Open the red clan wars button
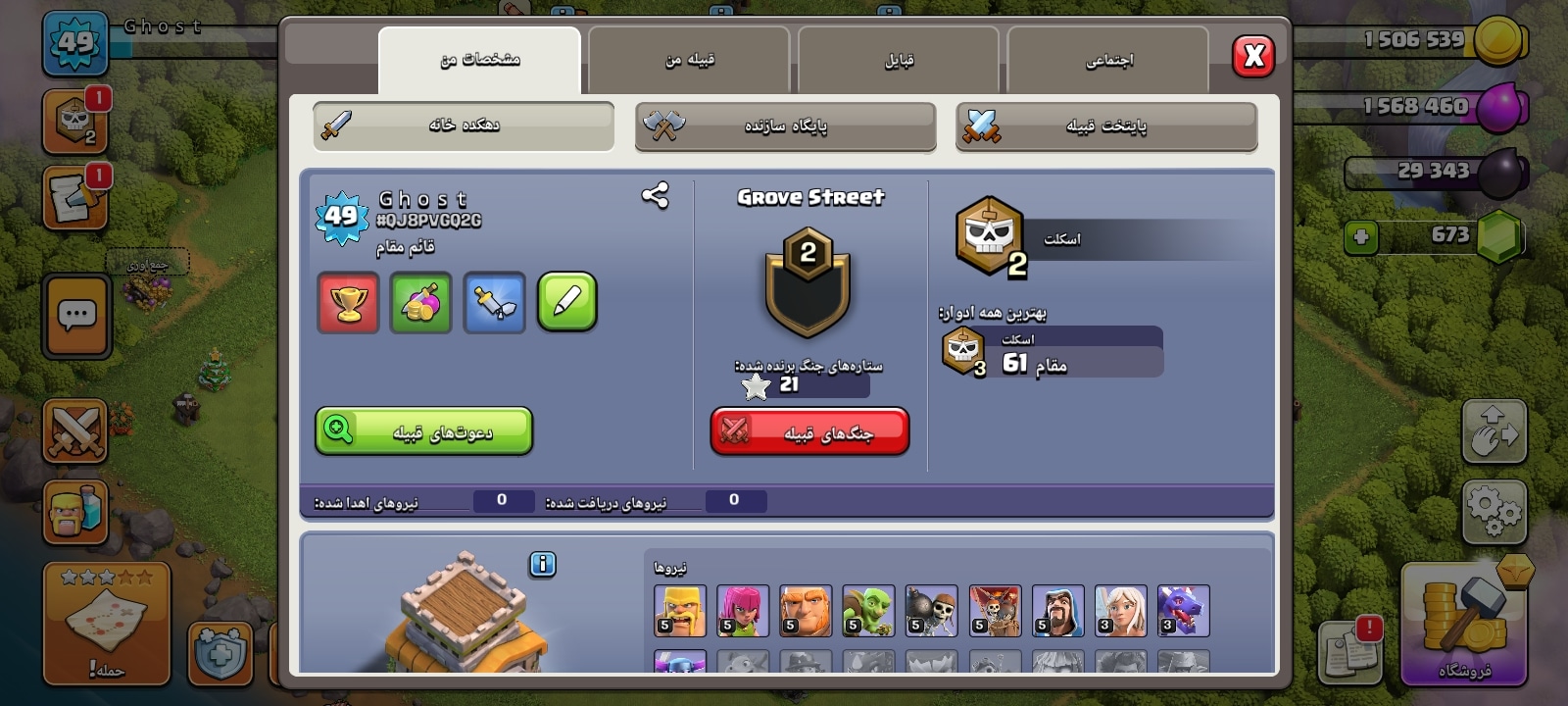 pyautogui.click(x=809, y=431)
